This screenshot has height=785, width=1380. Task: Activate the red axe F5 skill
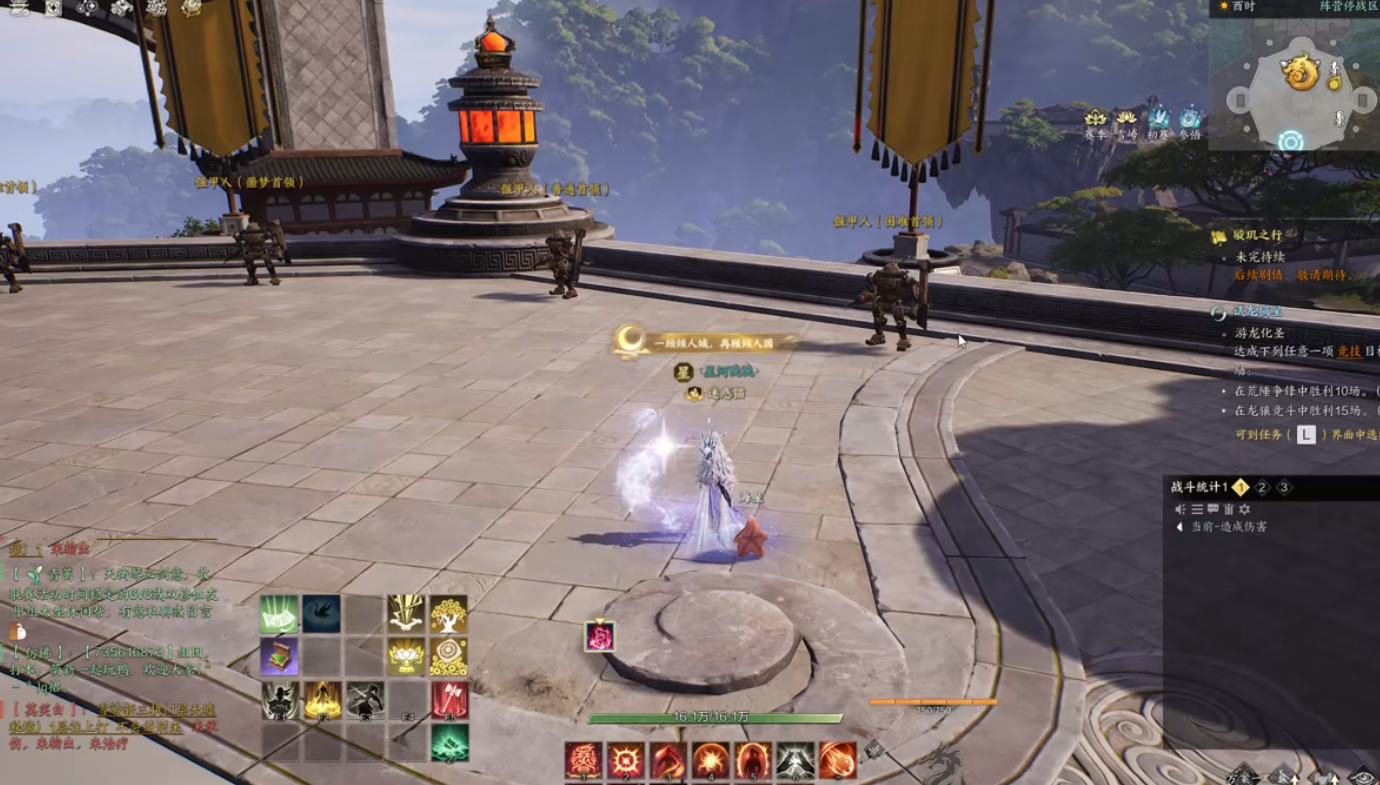pyautogui.click(x=449, y=700)
